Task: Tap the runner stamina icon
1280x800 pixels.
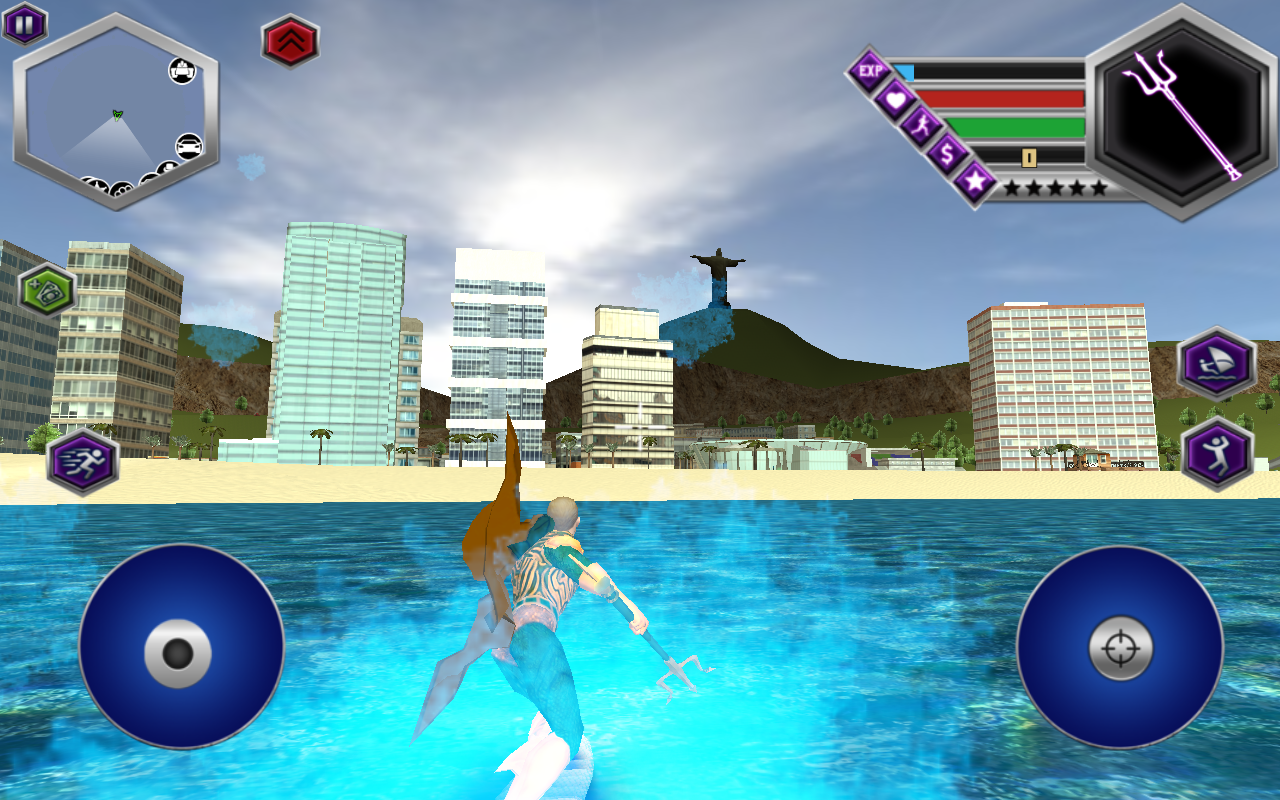Action: click(923, 127)
